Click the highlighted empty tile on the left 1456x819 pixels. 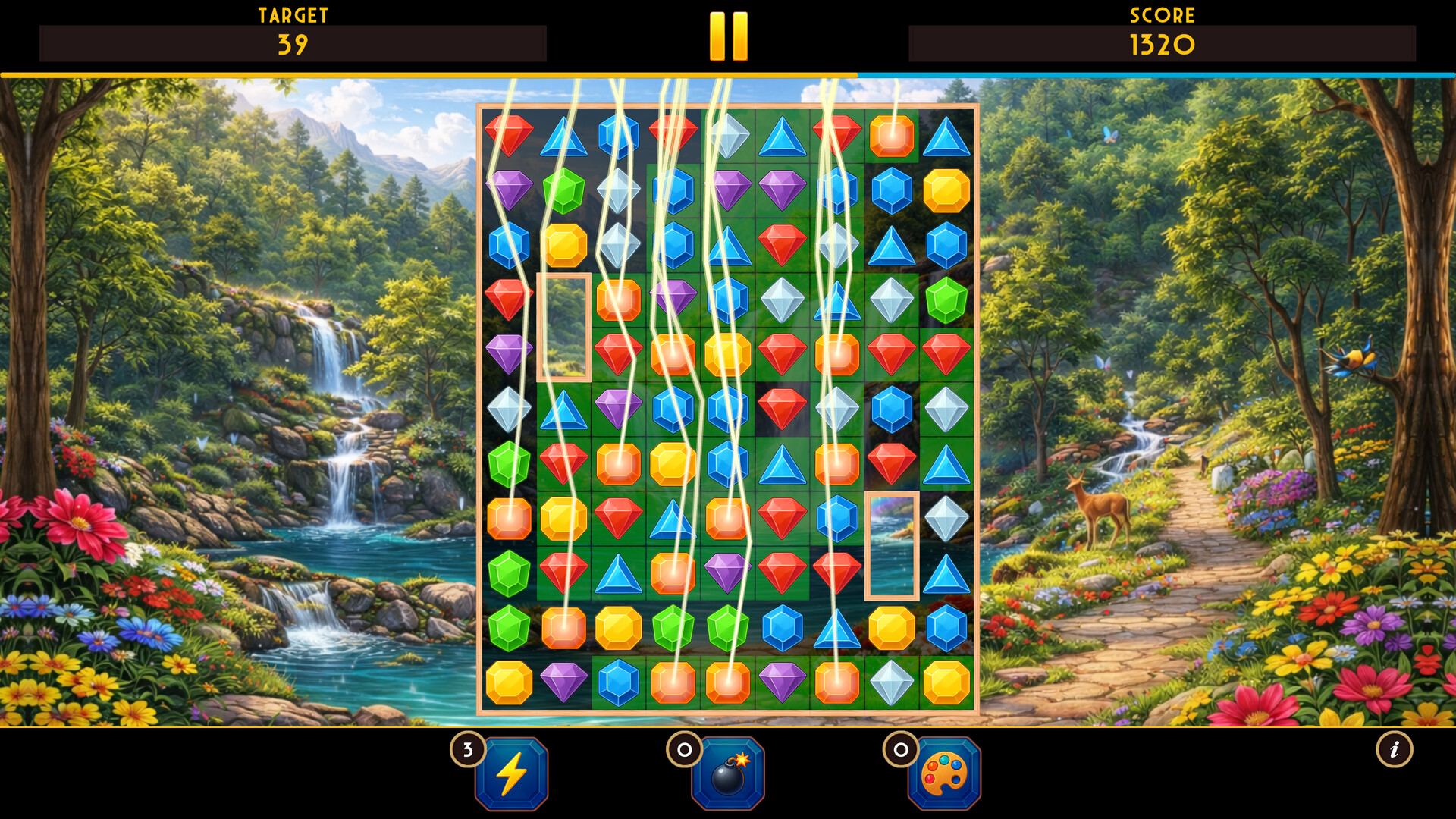coord(565,326)
